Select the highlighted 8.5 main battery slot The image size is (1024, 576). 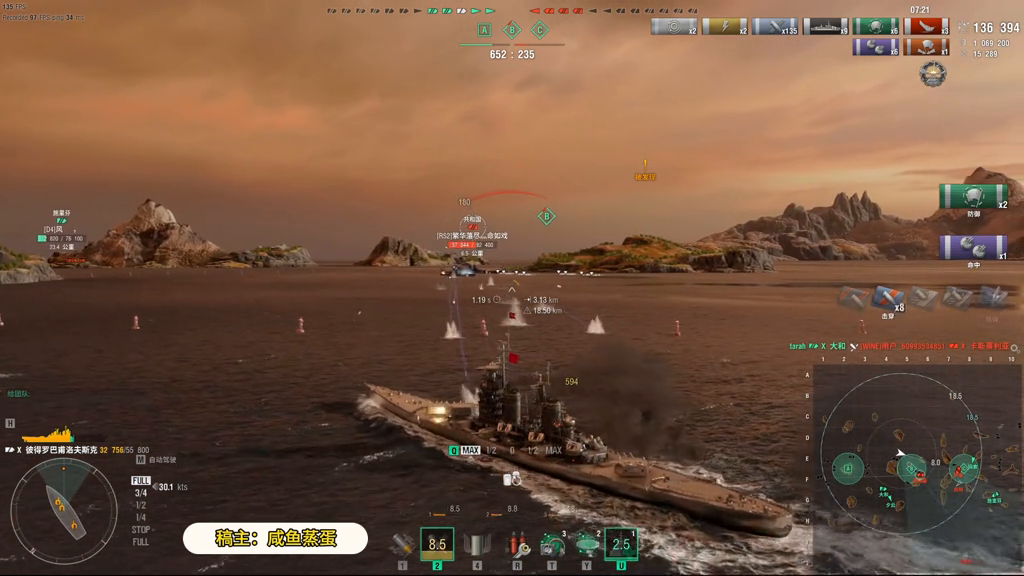click(437, 545)
